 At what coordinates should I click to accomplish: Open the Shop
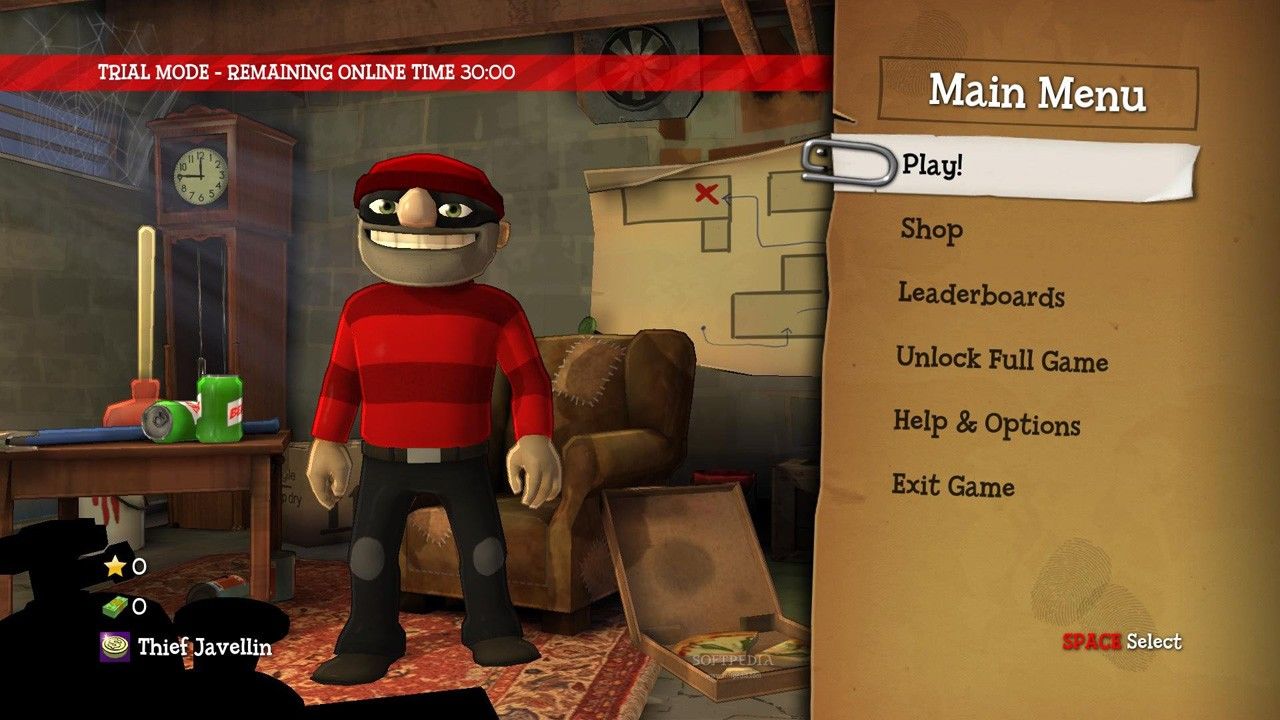(931, 229)
